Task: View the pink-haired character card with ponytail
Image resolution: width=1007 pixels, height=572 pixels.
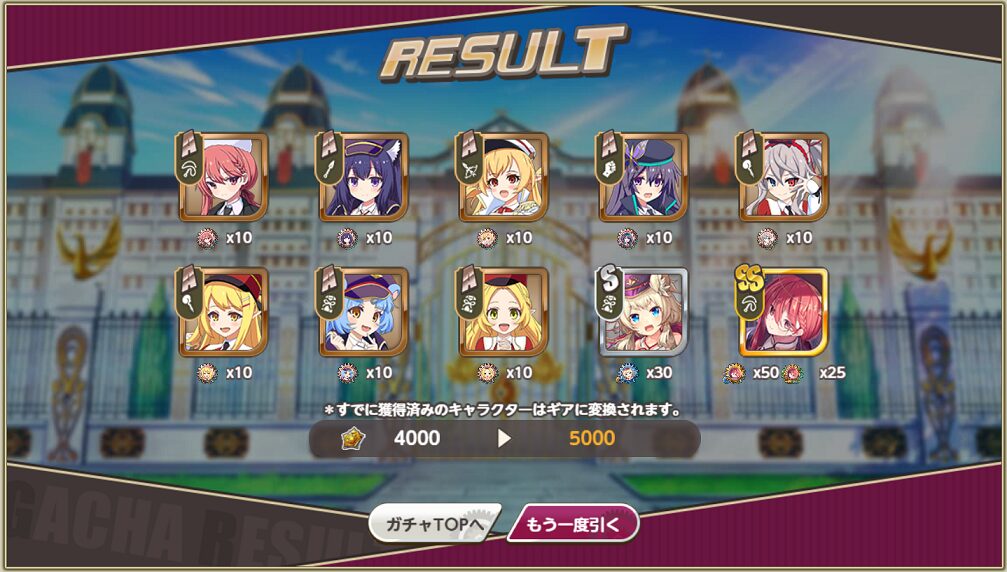Action: click(x=223, y=177)
